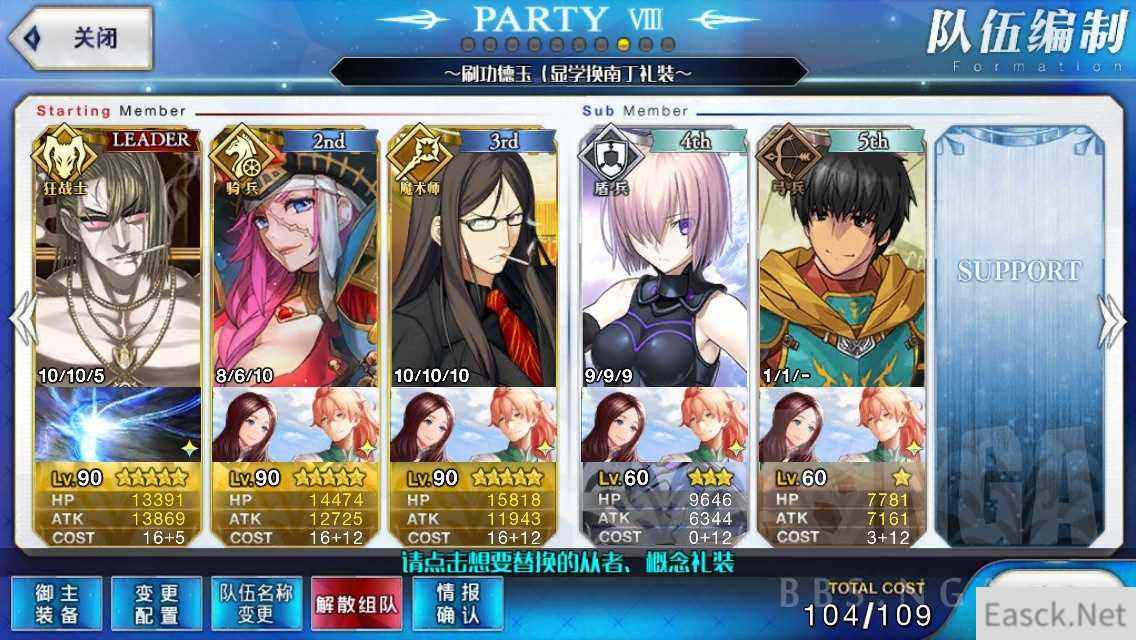
Task: Select the 3rd slot Caster servant card
Action: [x=472, y=260]
